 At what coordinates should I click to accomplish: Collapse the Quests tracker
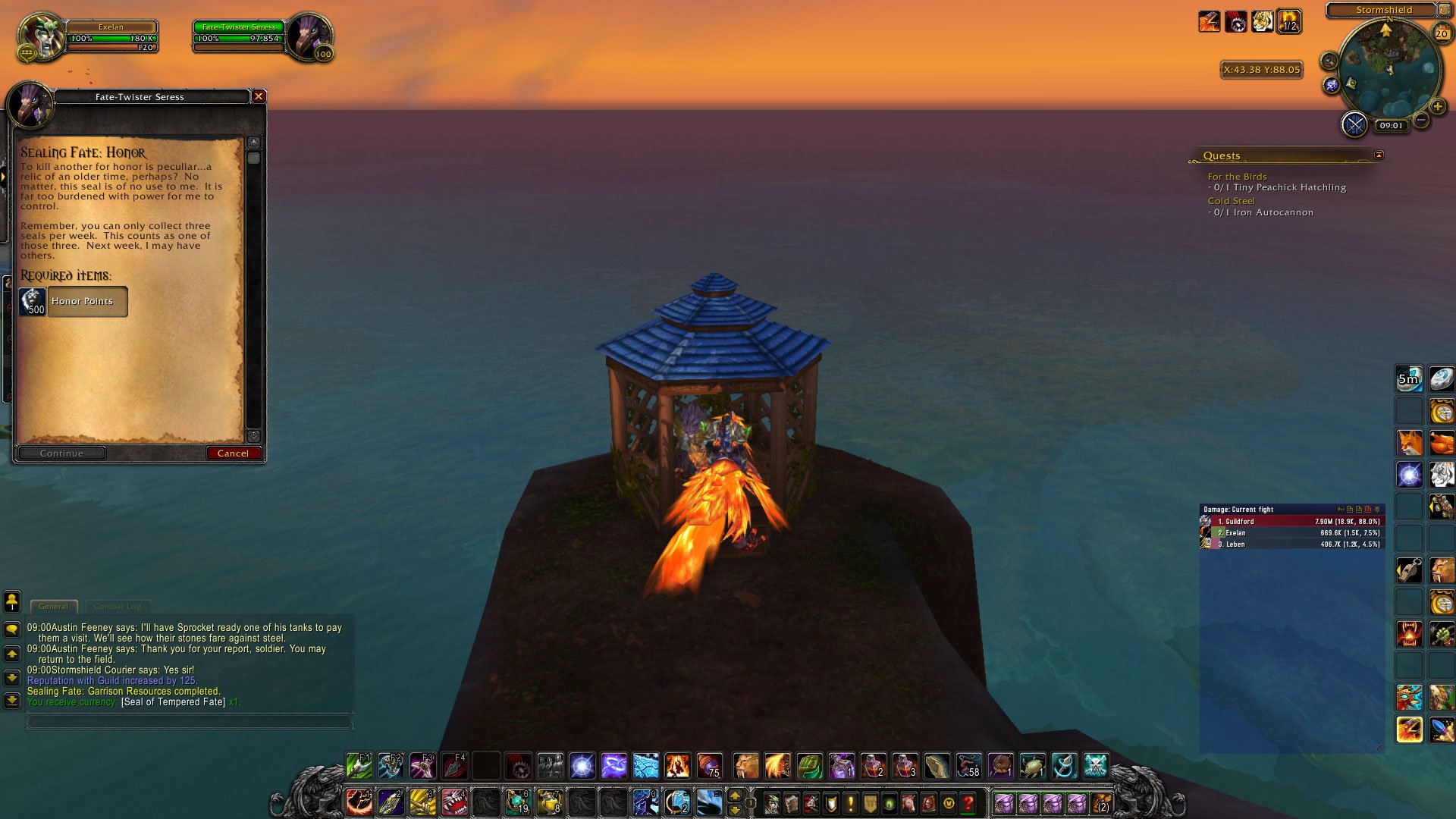tap(1379, 155)
